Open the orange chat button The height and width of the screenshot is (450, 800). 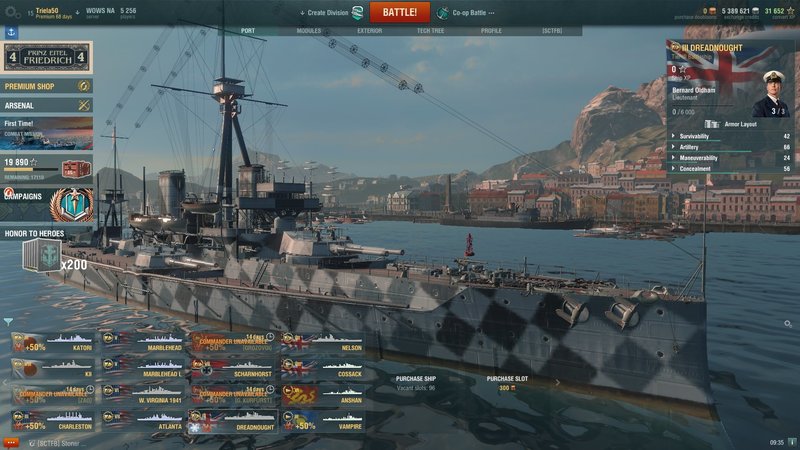(12, 442)
